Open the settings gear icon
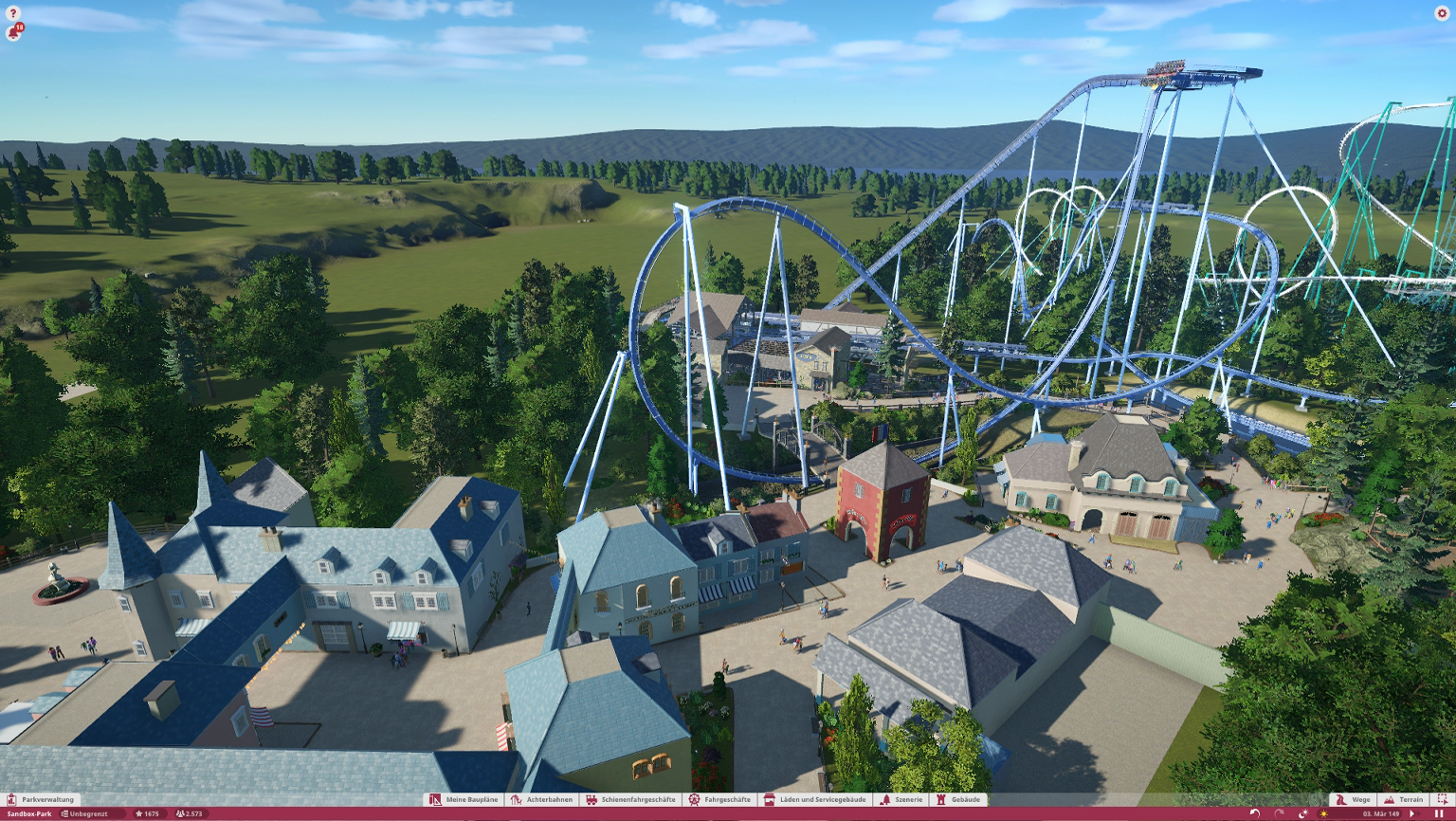 tap(1442, 13)
